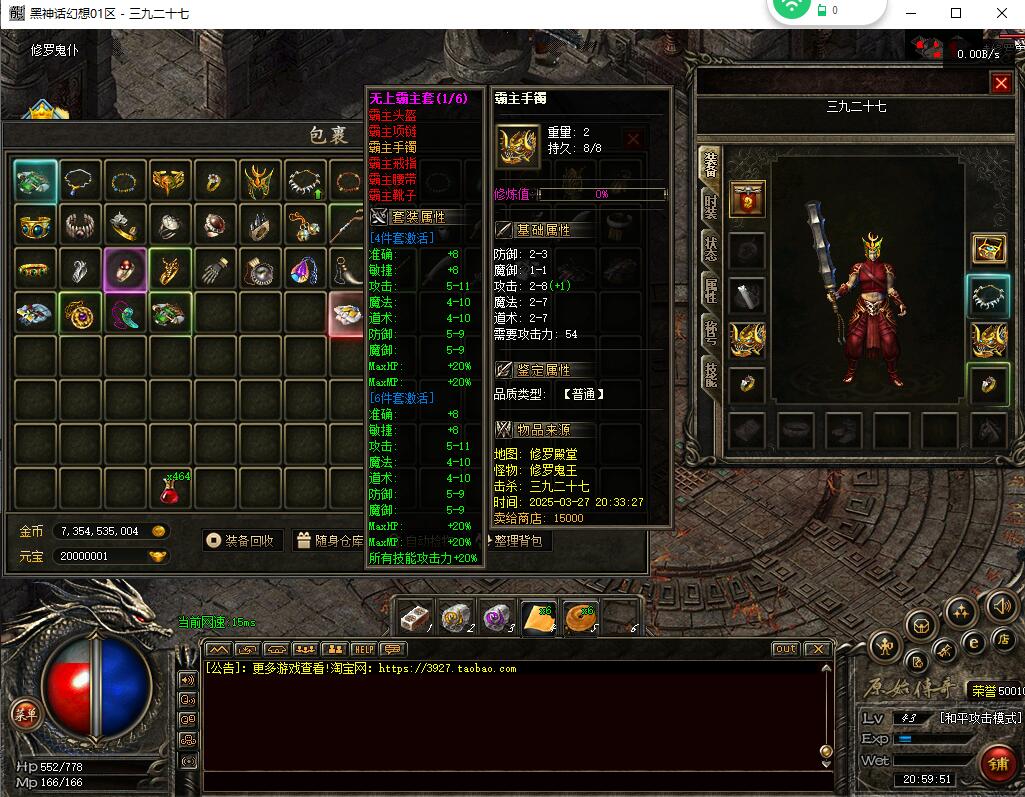The width and height of the screenshot is (1025, 797).
Task: Click the 装备回收 button
Action: pyautogui.click(x=243, y=541)
